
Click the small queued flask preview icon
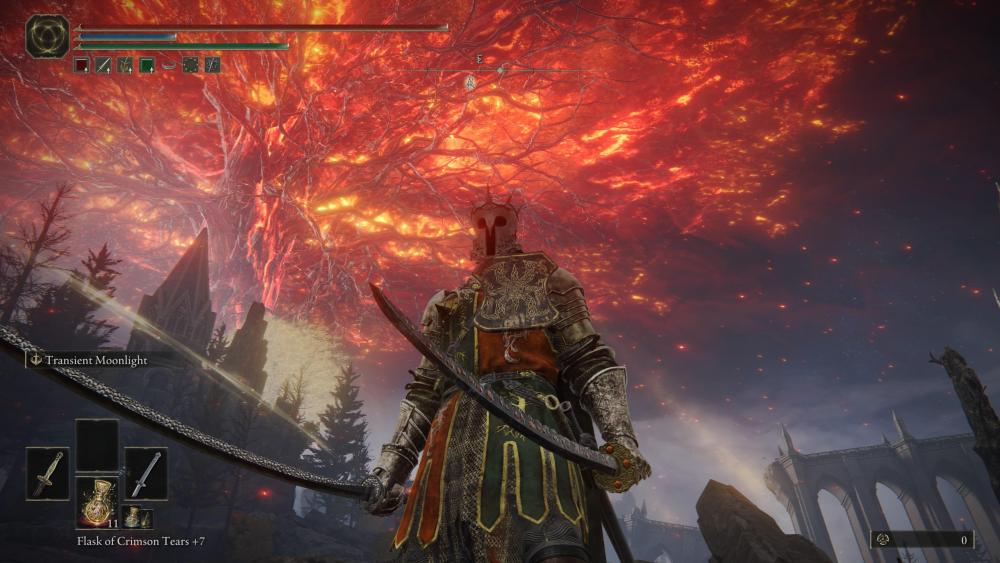pos(133,516)
